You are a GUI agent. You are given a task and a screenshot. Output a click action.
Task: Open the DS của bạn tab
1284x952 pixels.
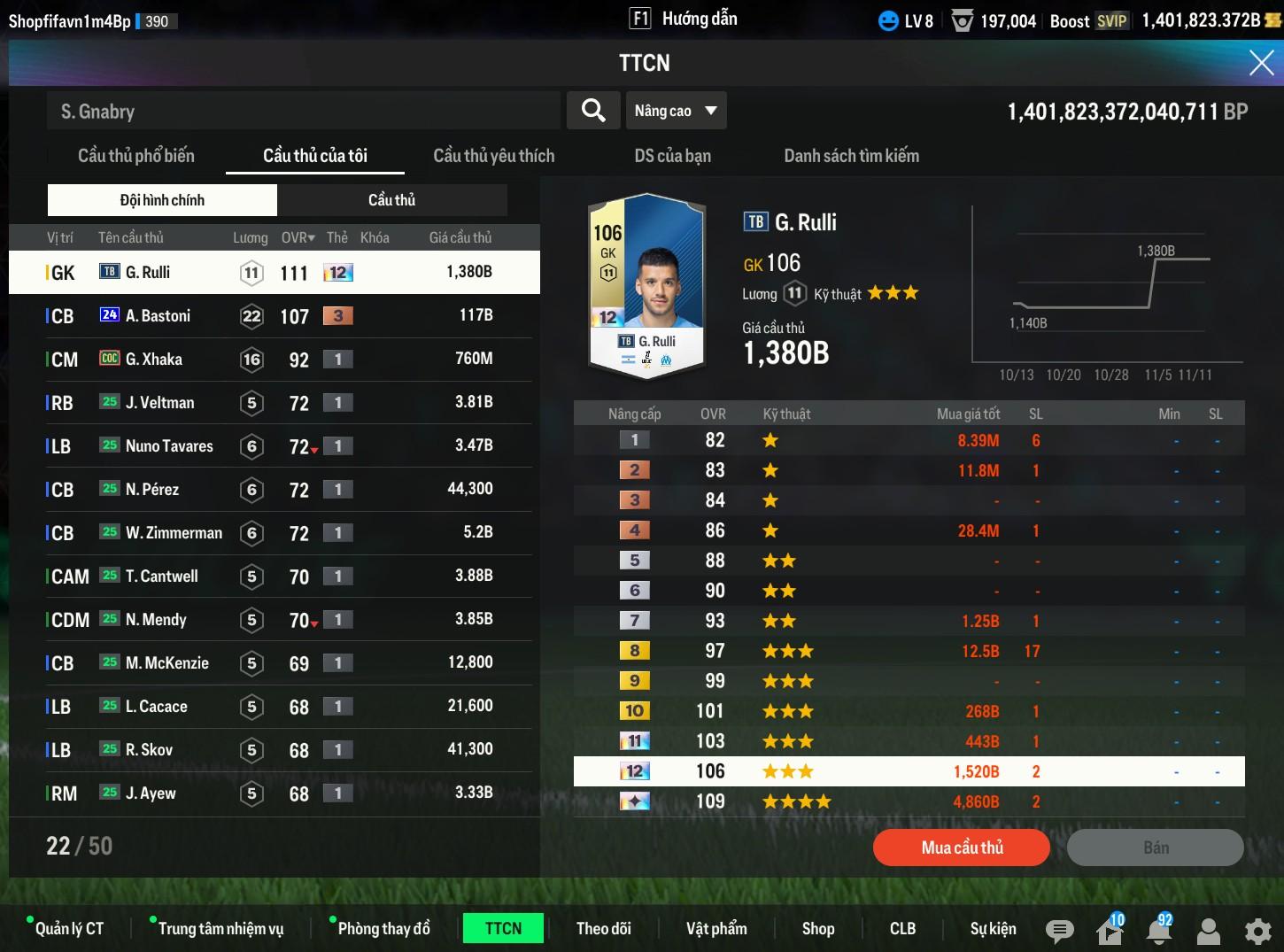672,156
